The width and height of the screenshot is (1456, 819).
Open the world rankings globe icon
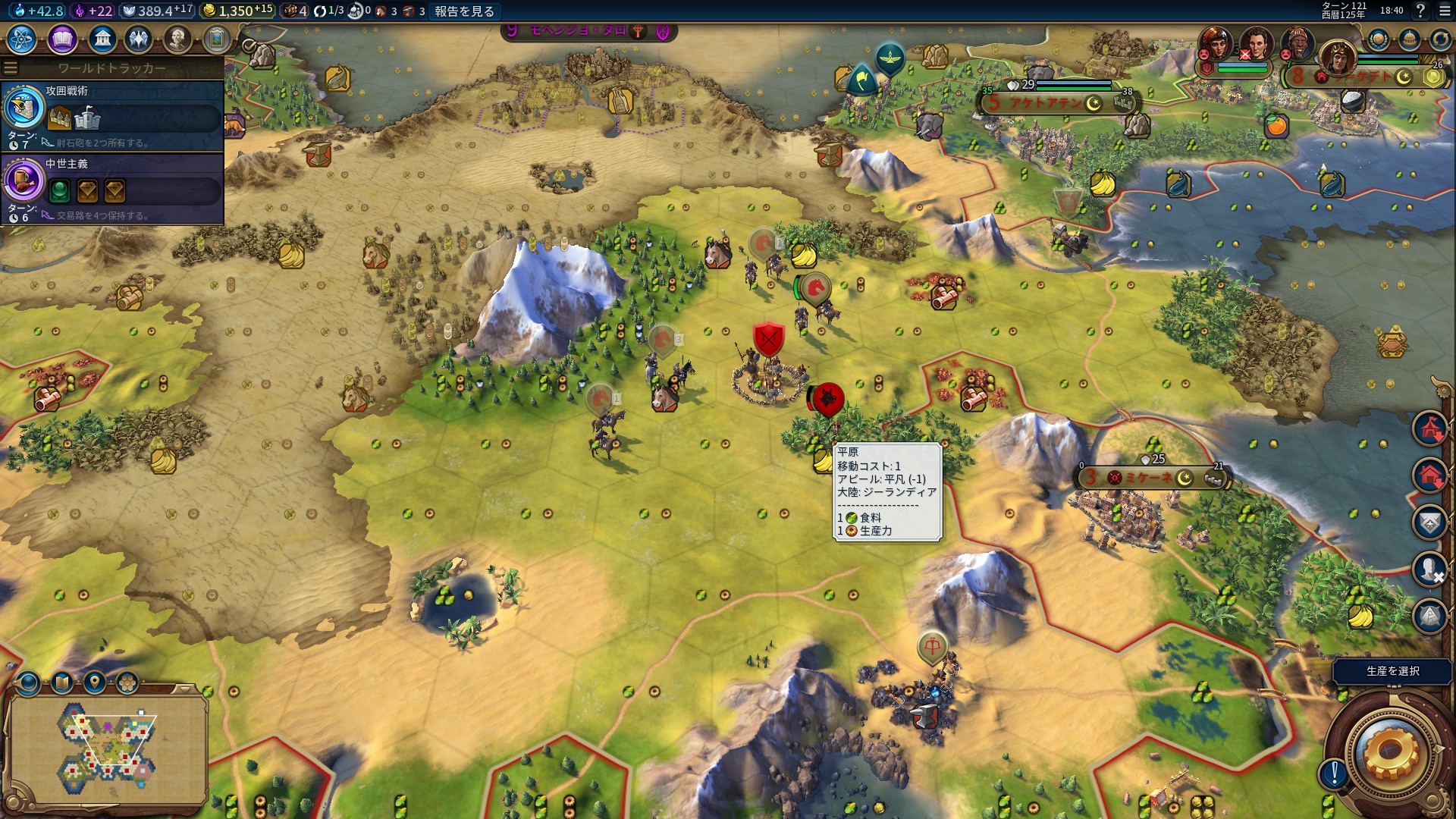click(x=1378, y=39)
